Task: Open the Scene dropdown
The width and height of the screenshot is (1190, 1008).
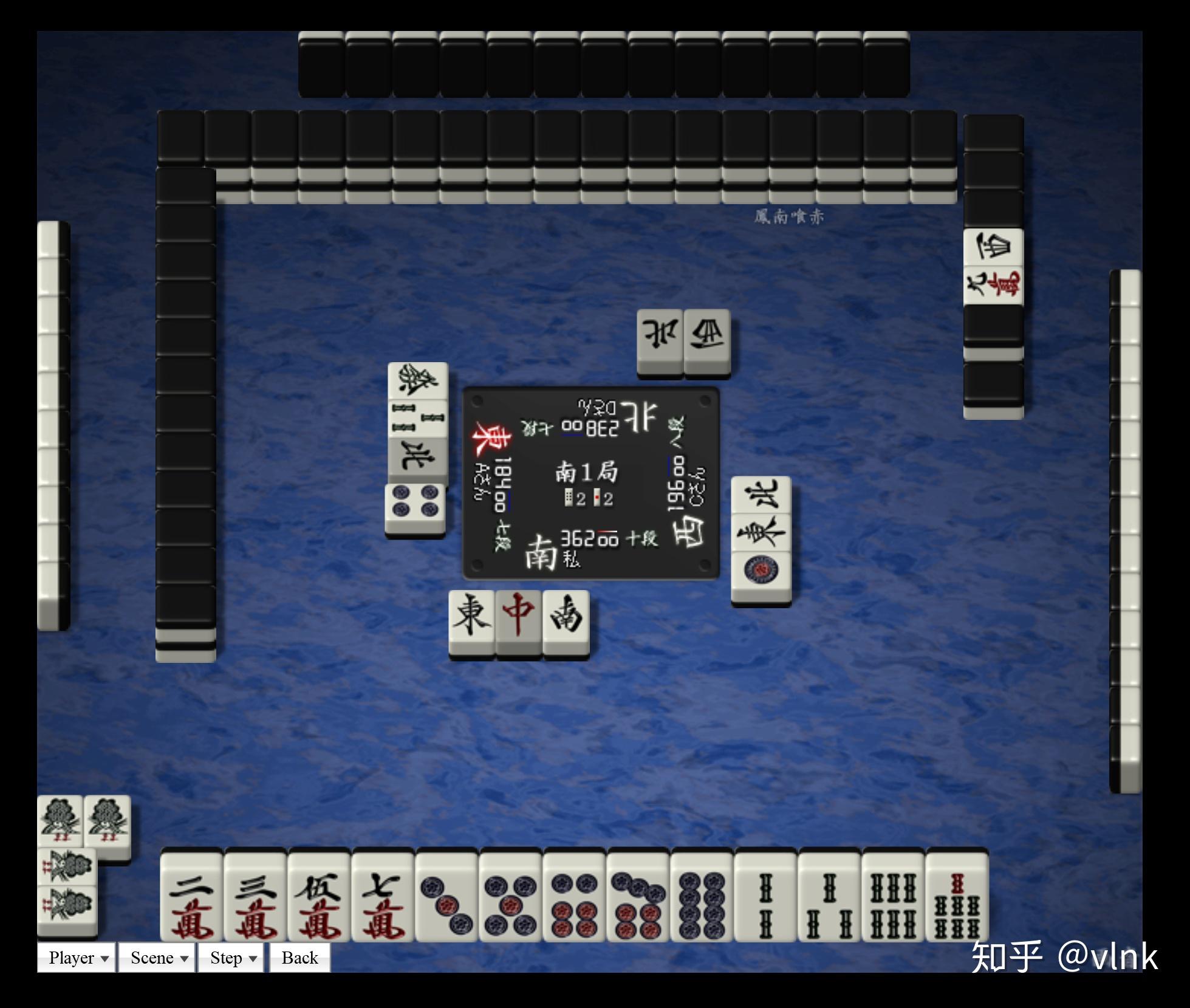Action: coord(157,958)
